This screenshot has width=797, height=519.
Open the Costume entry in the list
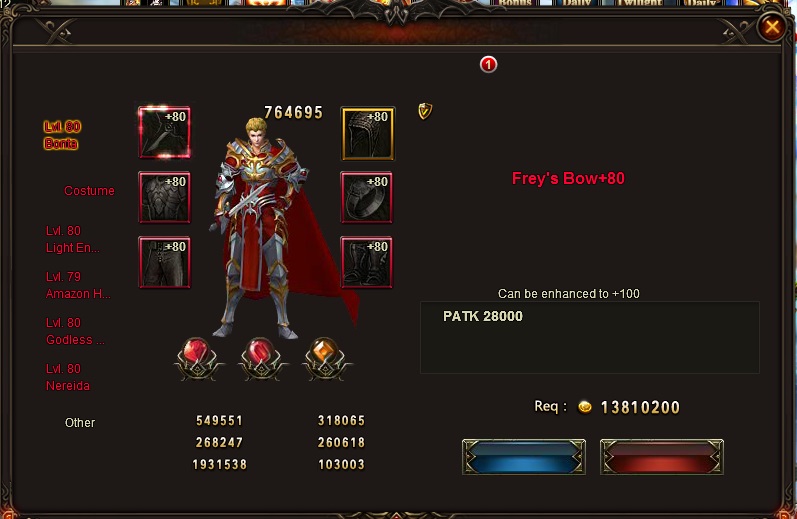tap(89, 190)
